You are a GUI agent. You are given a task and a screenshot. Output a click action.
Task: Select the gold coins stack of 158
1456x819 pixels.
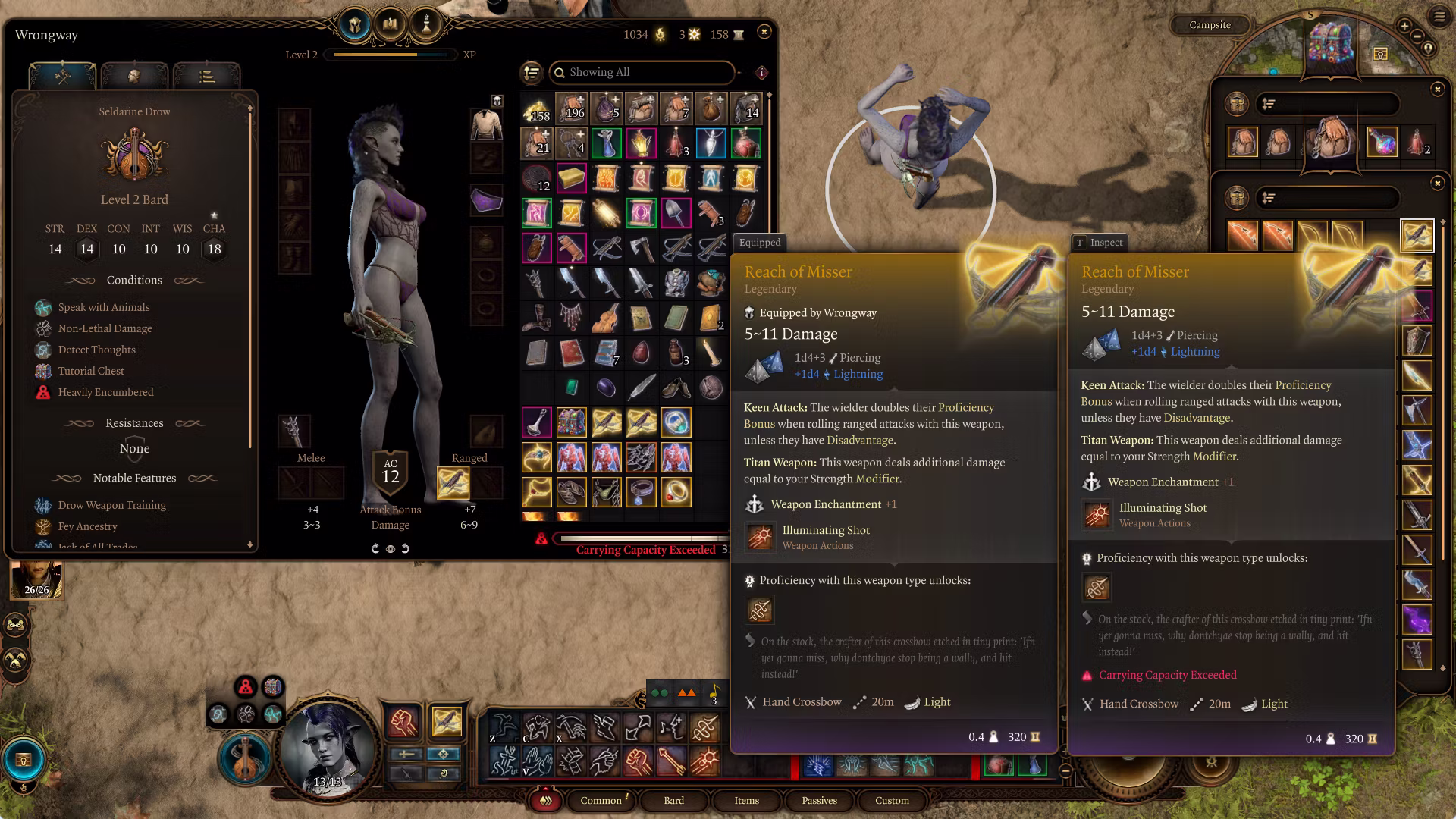(537, 109)
